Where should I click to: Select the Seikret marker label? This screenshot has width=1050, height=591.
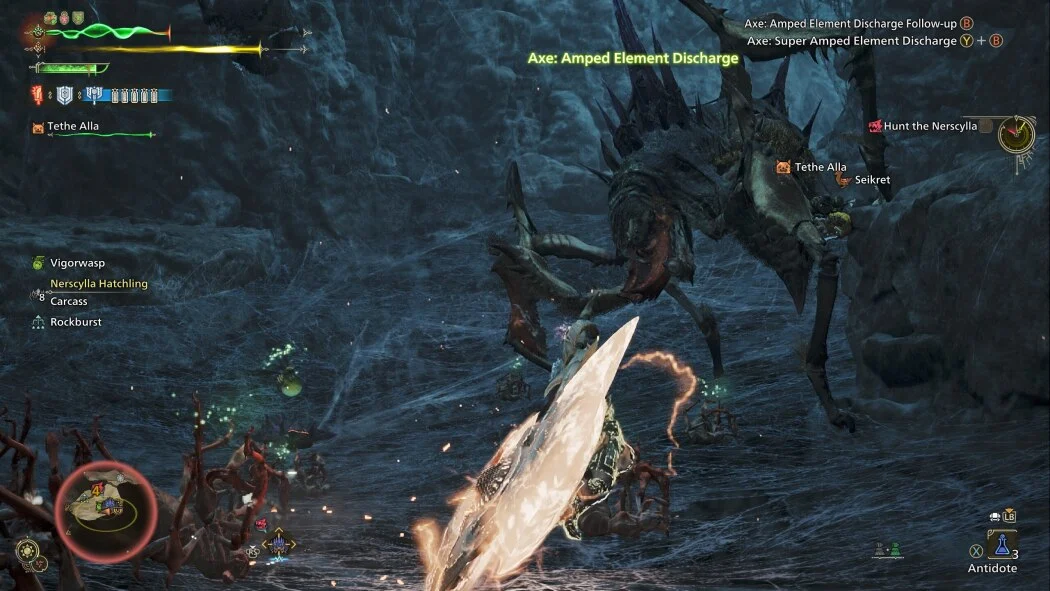pyautogui.click(x=871, y=180)
